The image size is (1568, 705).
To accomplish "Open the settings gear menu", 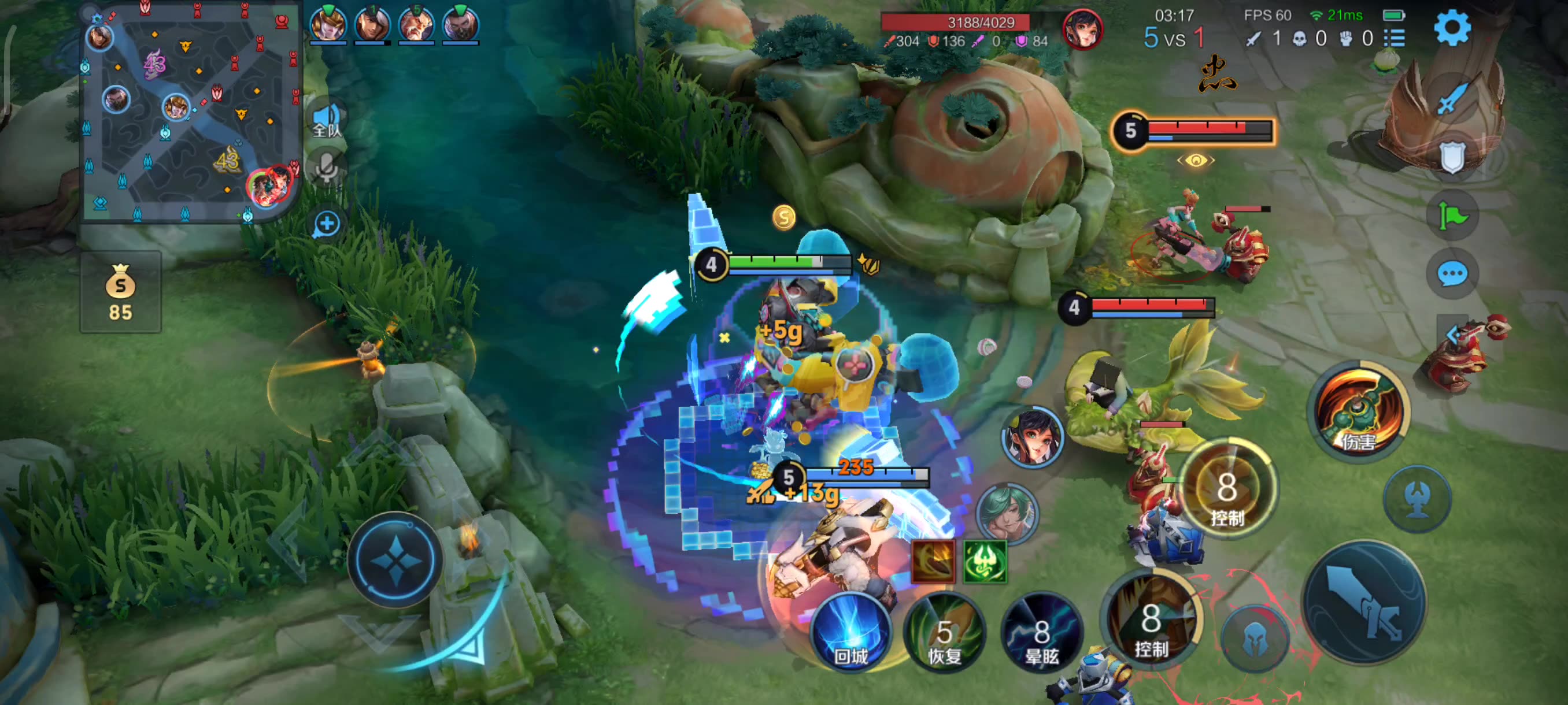I will (1452, 27).
